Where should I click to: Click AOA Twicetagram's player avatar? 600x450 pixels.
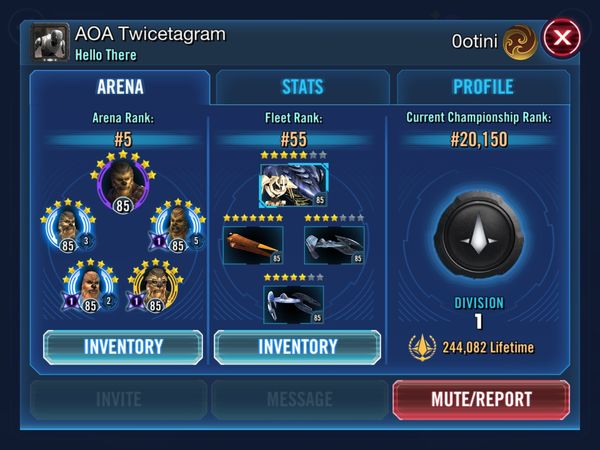pyautogui.click(x=50, y=42)
